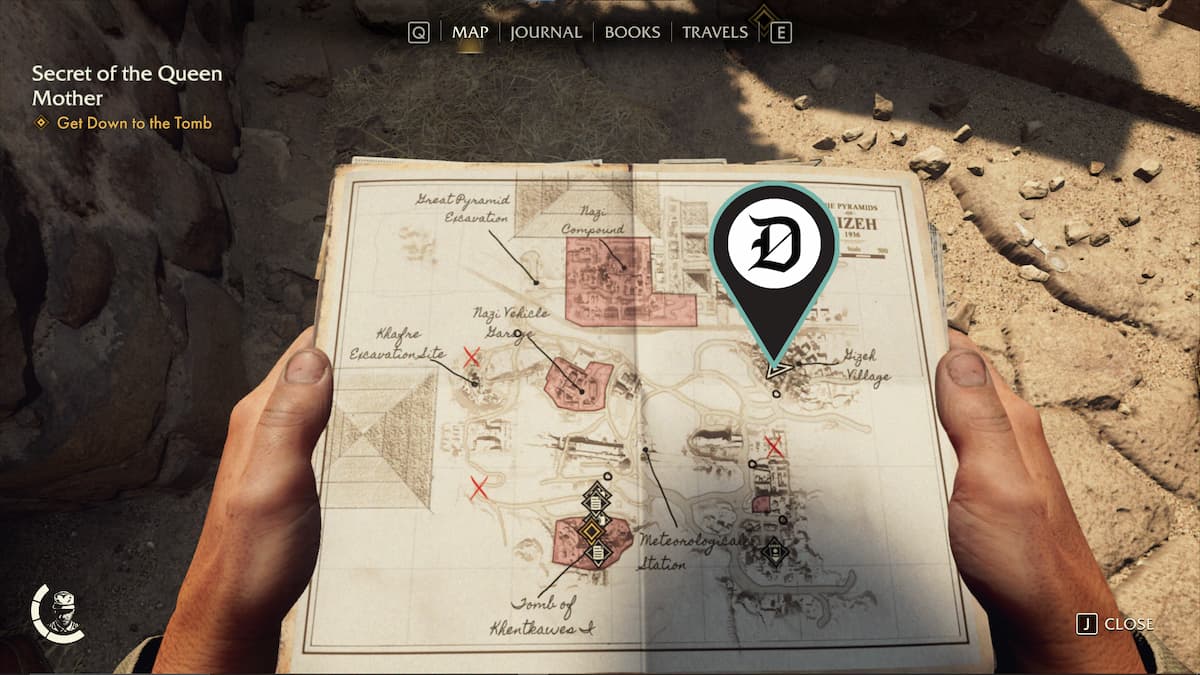Select the Map tab
The width and height of the screenshot is (1200, 675).
(x=470, y=32)
